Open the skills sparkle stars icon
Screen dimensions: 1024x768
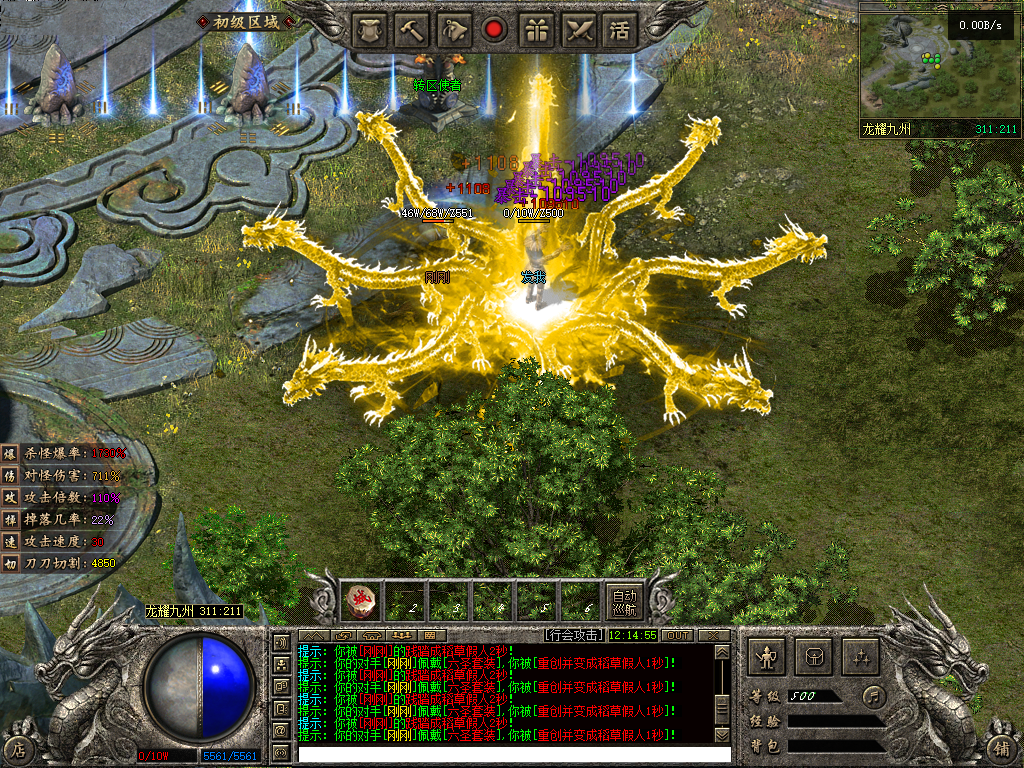click(861, 657)
